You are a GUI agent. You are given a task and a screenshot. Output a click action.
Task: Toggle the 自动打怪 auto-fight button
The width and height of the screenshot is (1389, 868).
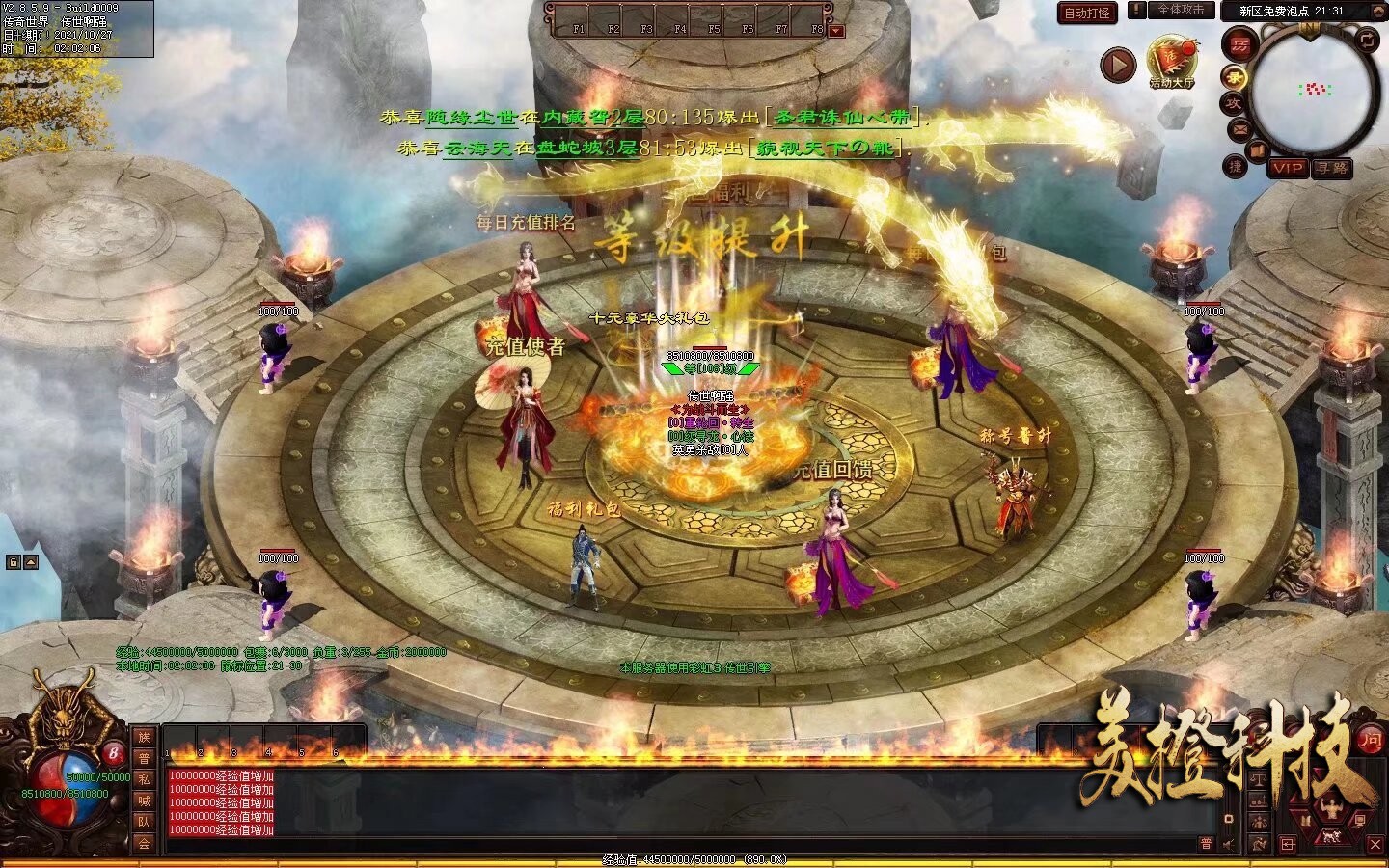pyautogui.click(x=1087, y=13)
